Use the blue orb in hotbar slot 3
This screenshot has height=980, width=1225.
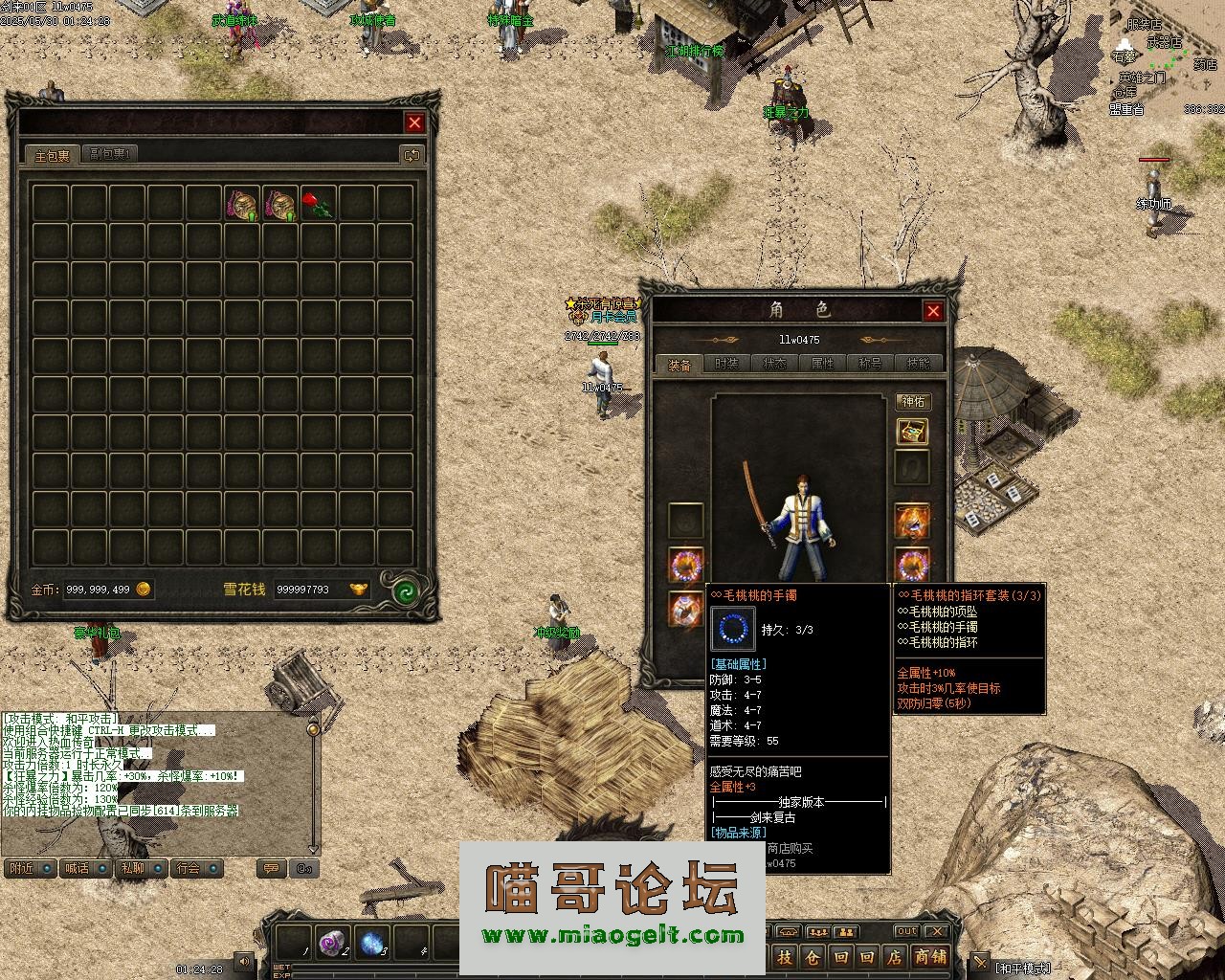tap(371, 943)
